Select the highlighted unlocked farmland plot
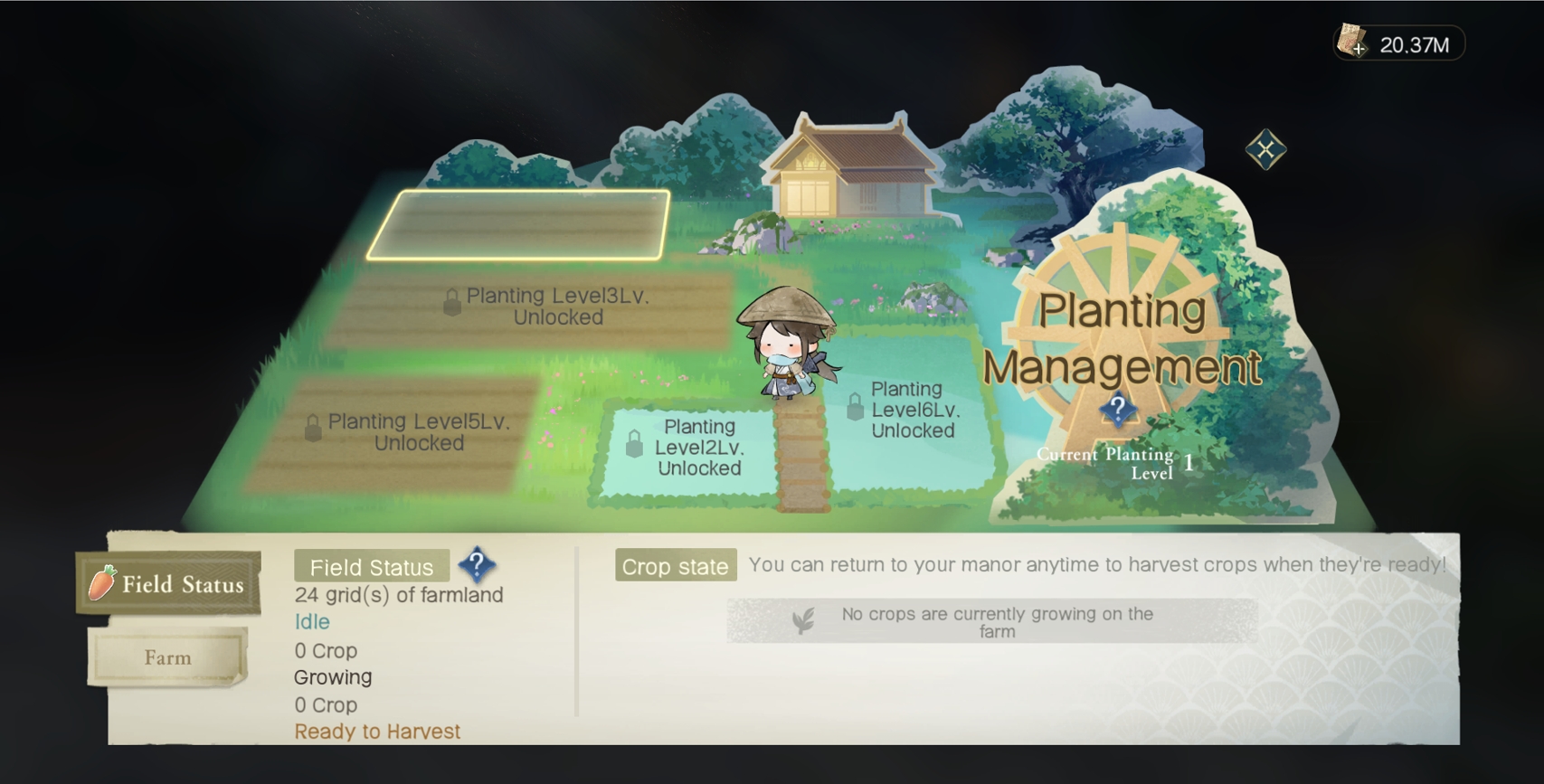Viewport: 1544px width, 784px height. (520, 224)
